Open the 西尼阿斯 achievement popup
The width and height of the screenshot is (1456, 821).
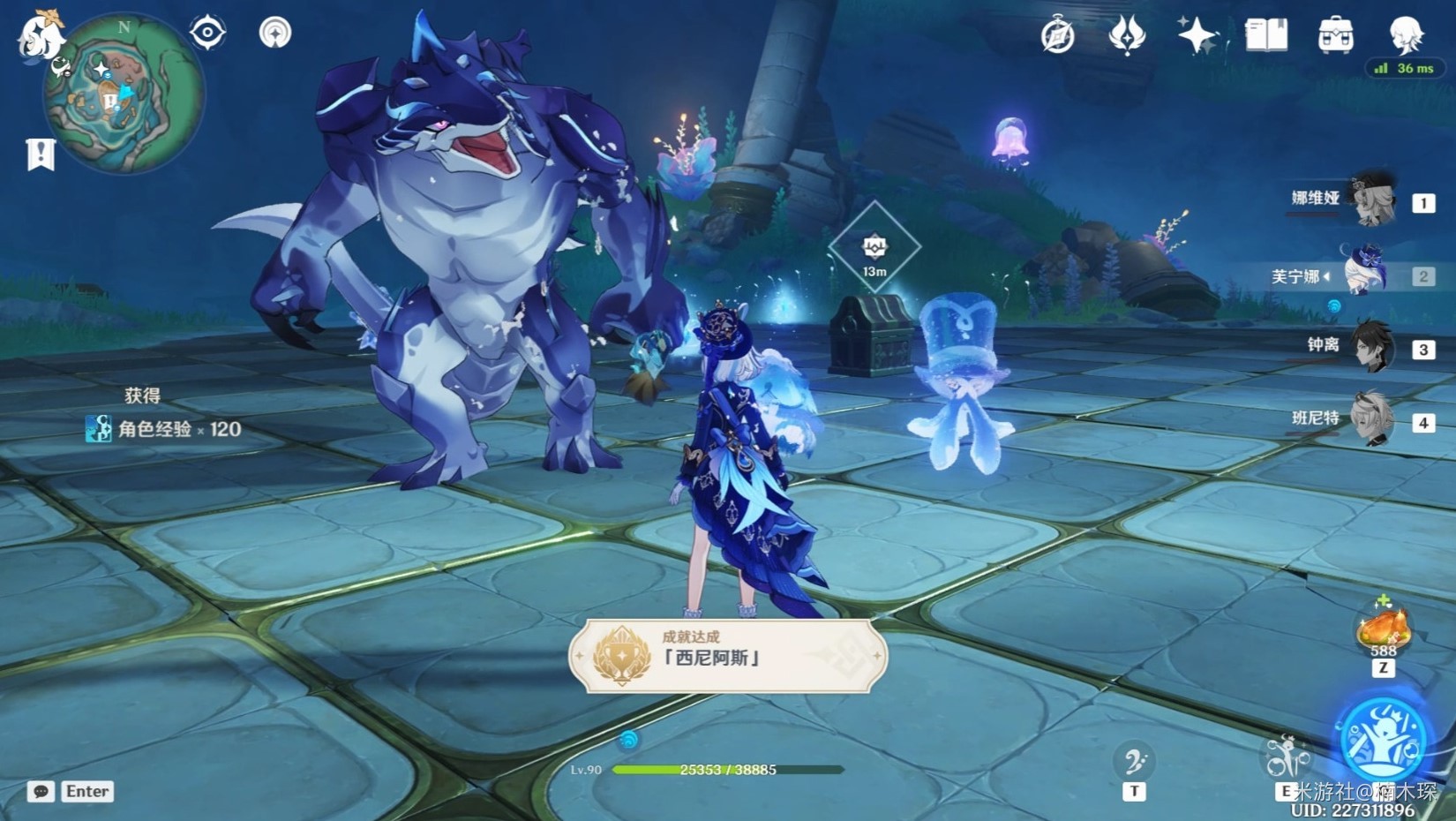[728, 656]
